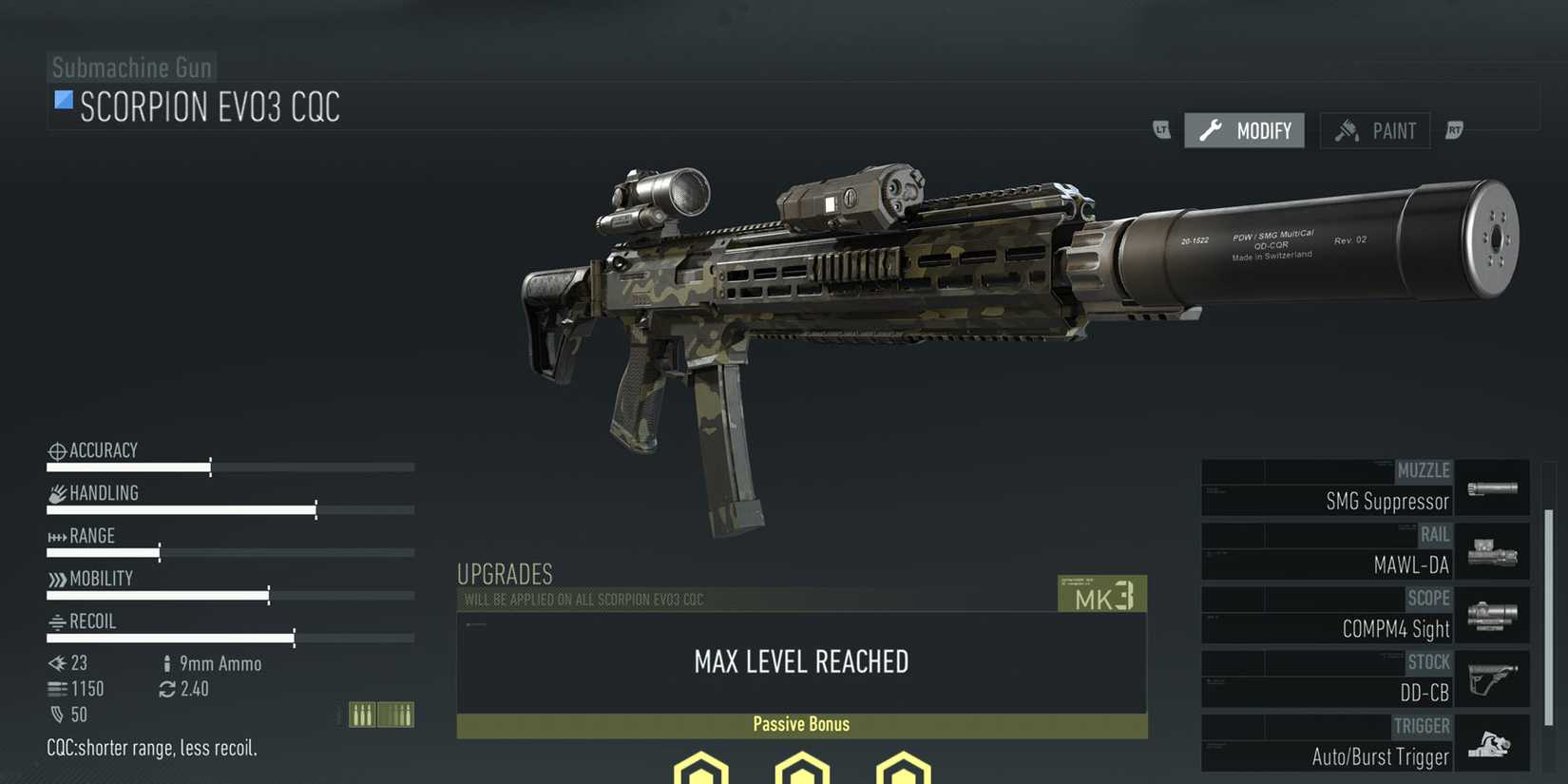Switch to the PAINT tab
This screenshot has height=784, width=1568.
coord(1375,130)
